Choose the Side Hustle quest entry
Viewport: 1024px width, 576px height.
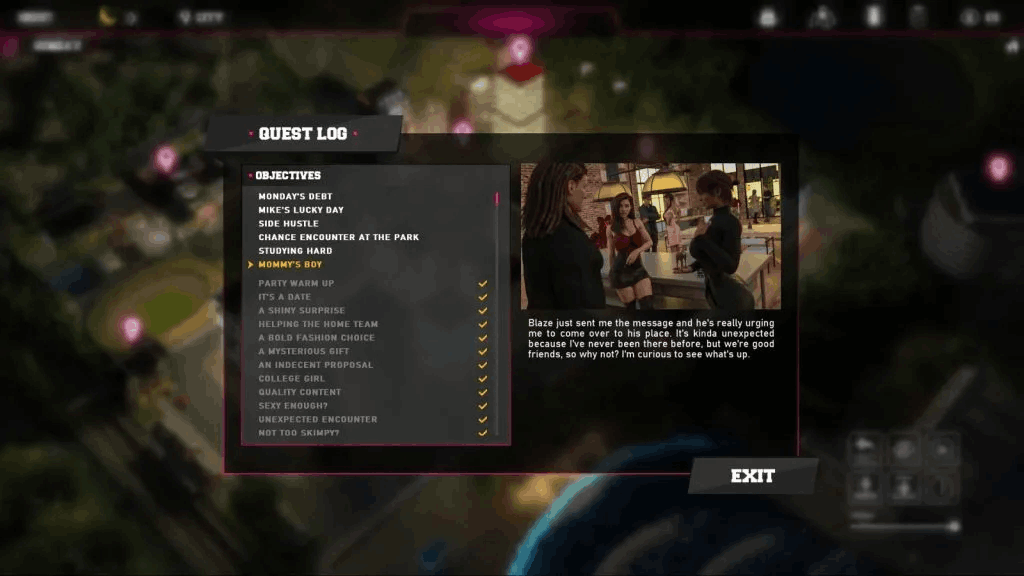(288, 223)
